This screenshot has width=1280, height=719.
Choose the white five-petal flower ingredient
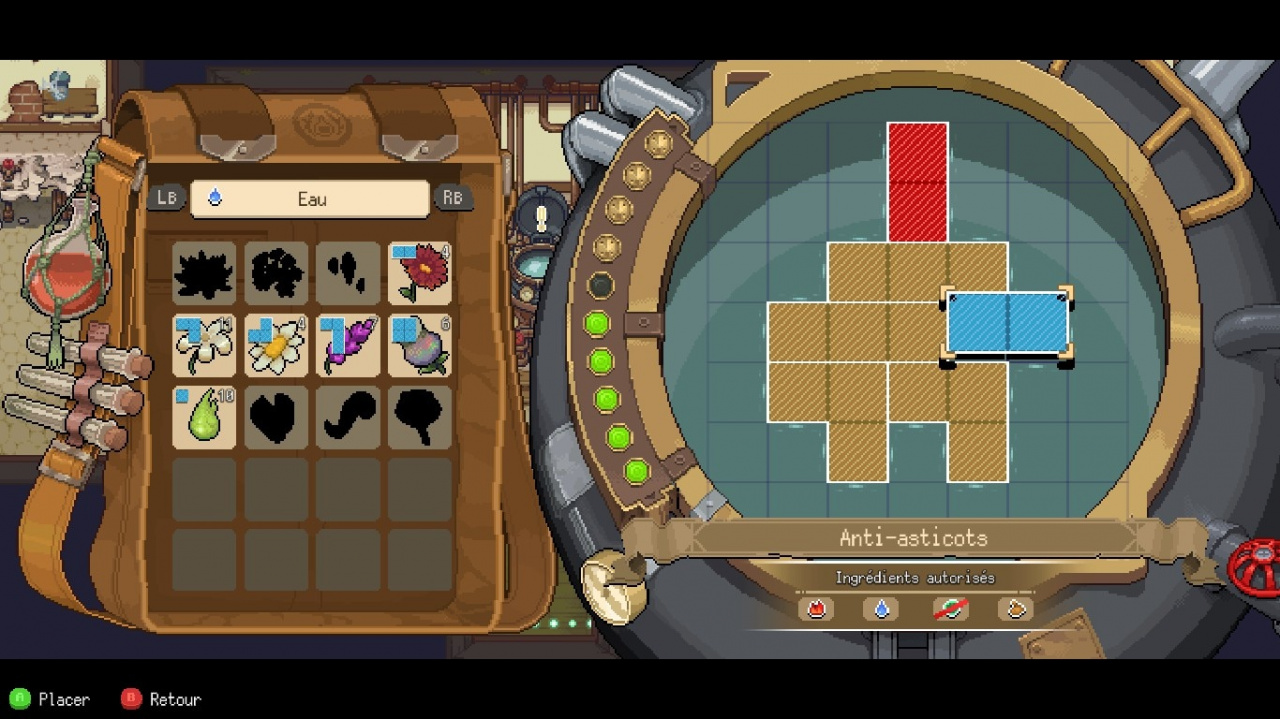click(x=204, y=345)
